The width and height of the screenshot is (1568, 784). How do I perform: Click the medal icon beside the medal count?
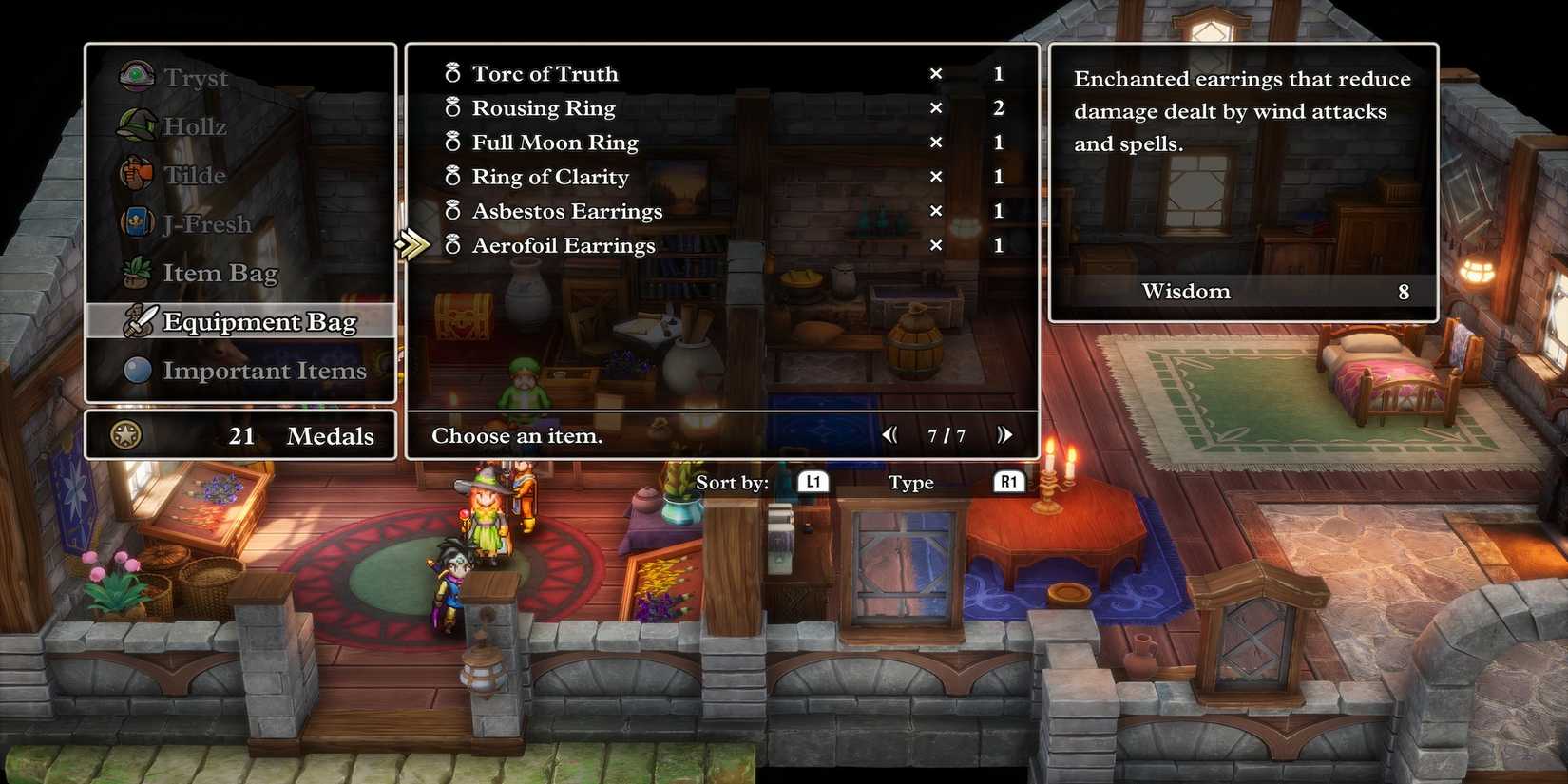(x=126, y=436)
